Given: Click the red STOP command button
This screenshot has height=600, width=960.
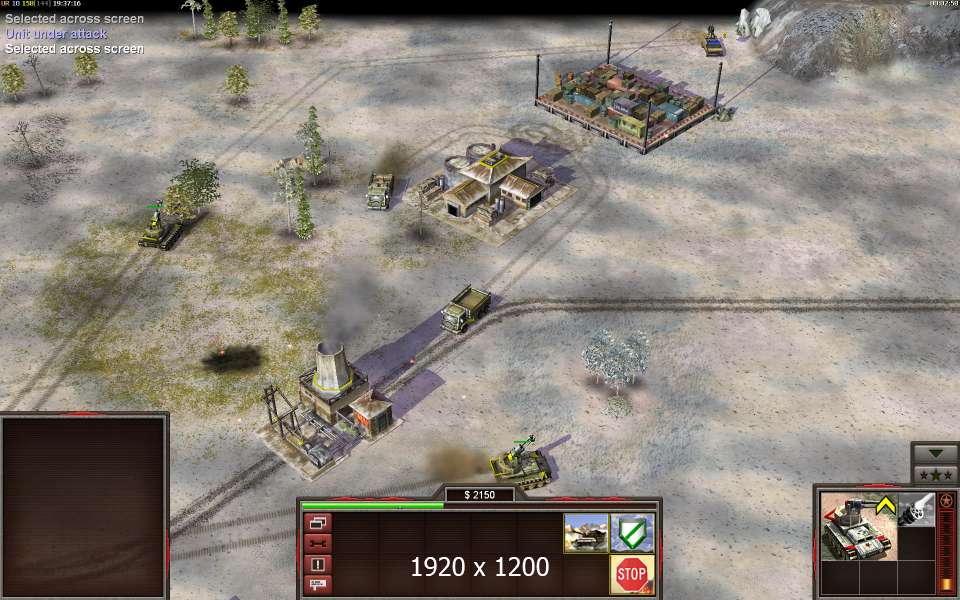Looking at the screenshot, I should coord(632,574).
